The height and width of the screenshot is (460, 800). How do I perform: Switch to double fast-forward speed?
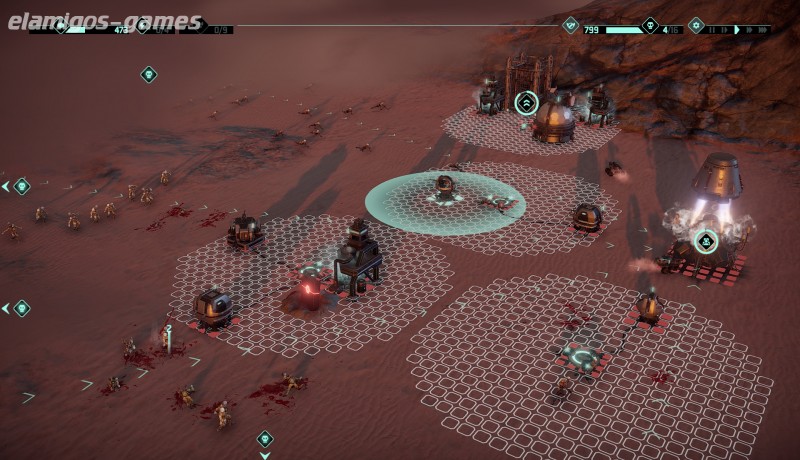749,30
